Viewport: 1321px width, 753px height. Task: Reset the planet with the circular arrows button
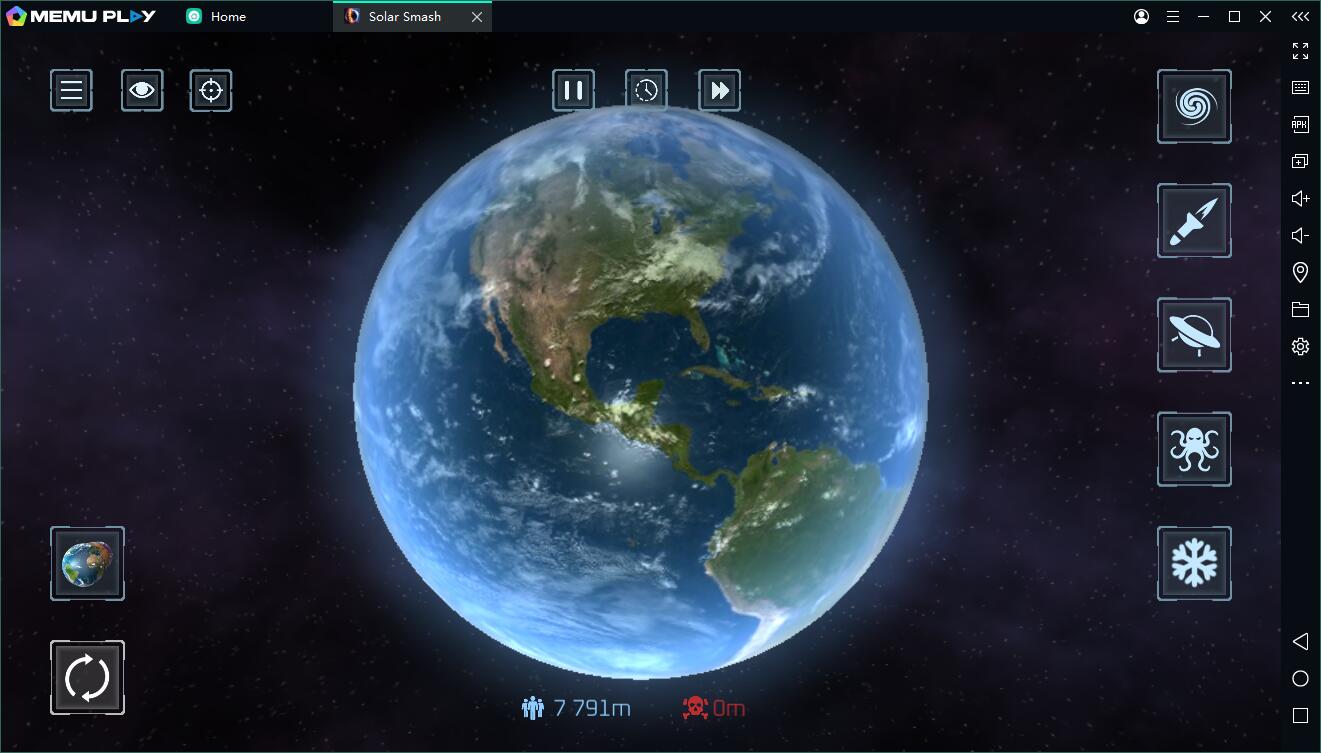87,678
